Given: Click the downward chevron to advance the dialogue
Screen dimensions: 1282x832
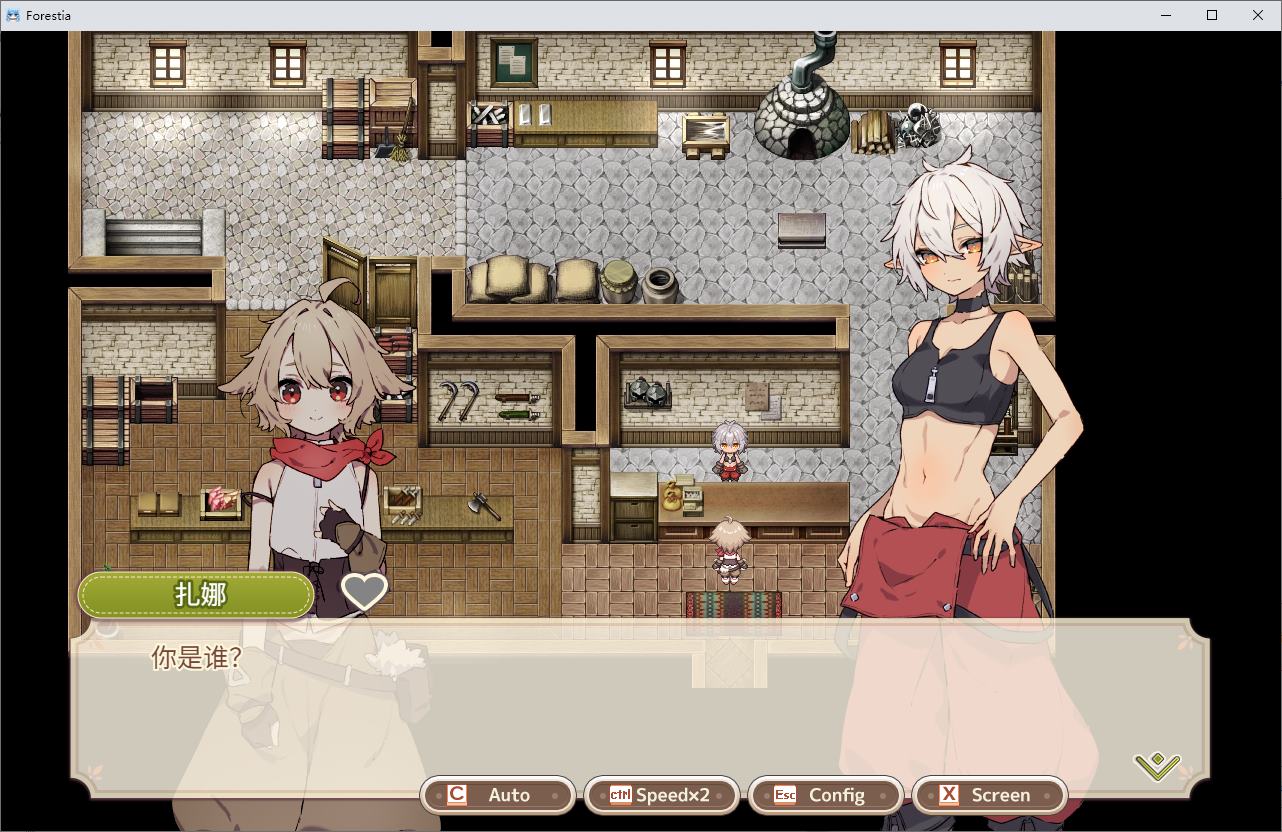Looking at the screenshot, I should [1156, 768].
